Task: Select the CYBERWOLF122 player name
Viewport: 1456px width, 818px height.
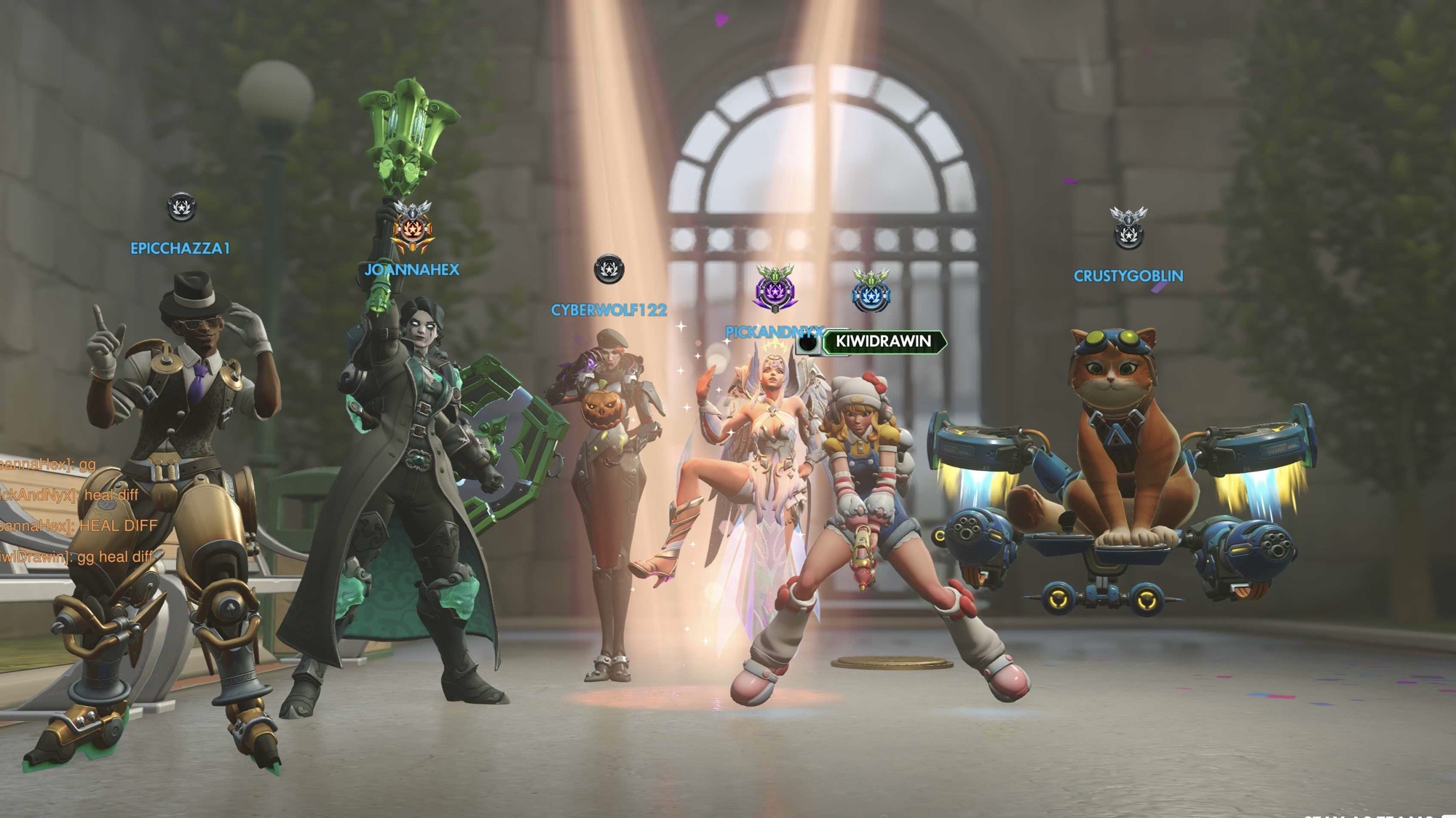Action: [x=609, y=311]
